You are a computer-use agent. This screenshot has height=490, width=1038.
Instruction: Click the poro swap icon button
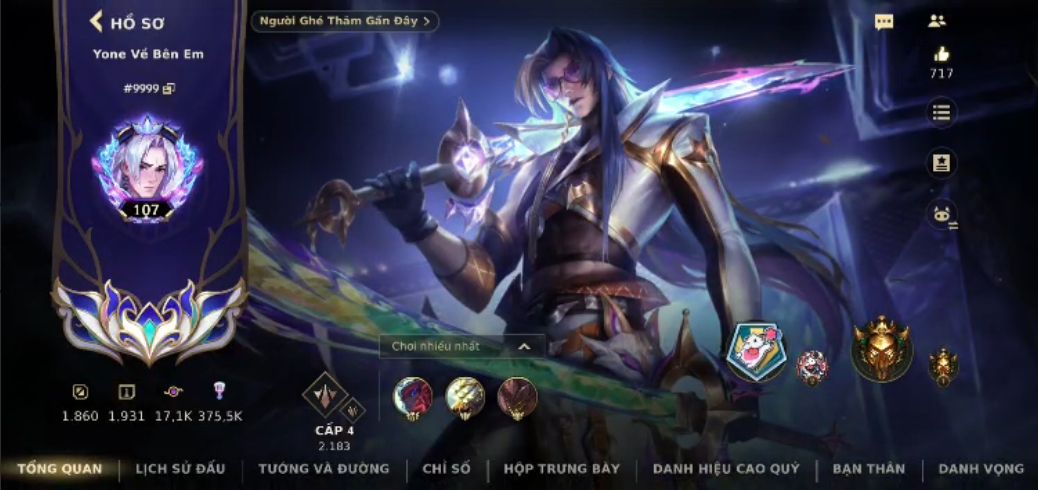point(941,213)
